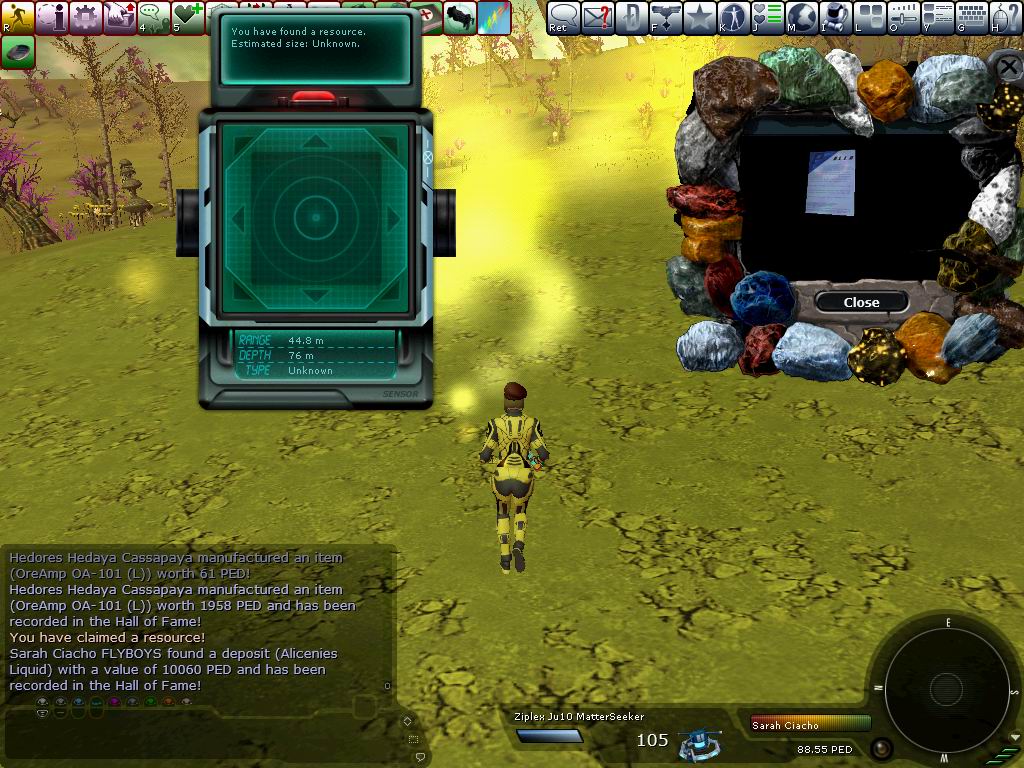Click the rainbow arrows icon
The height and width of the screenshot is (768, 1024).
tap(494, 17)
